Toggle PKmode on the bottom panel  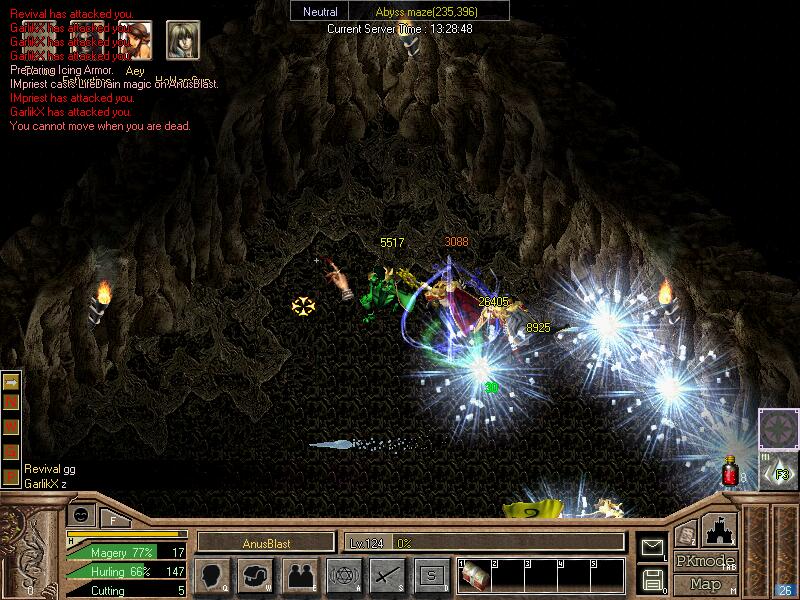pyautogui.click(x=705, y=560)
